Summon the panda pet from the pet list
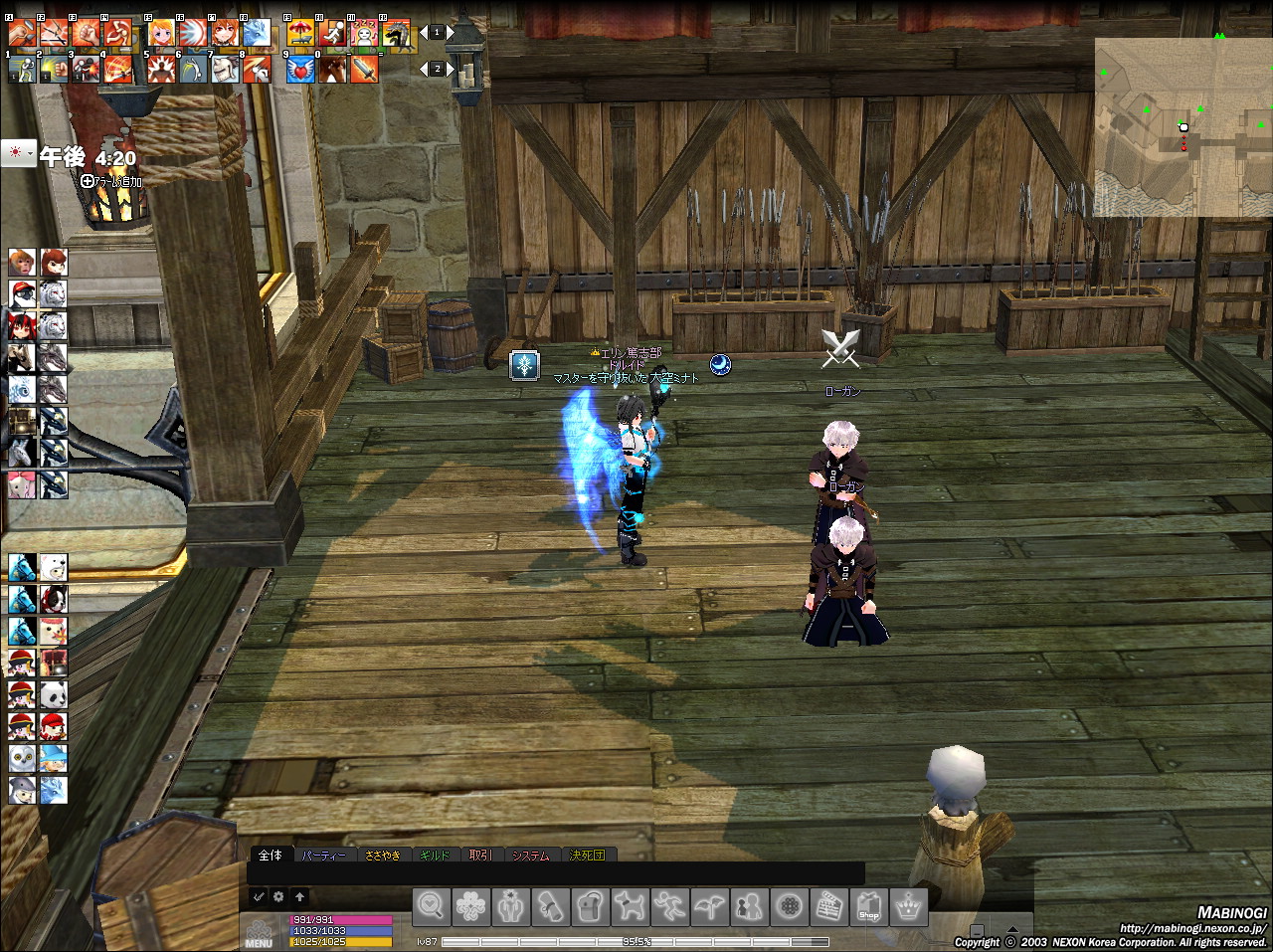This screenshot has width=1273, height=952. point(54,694)
